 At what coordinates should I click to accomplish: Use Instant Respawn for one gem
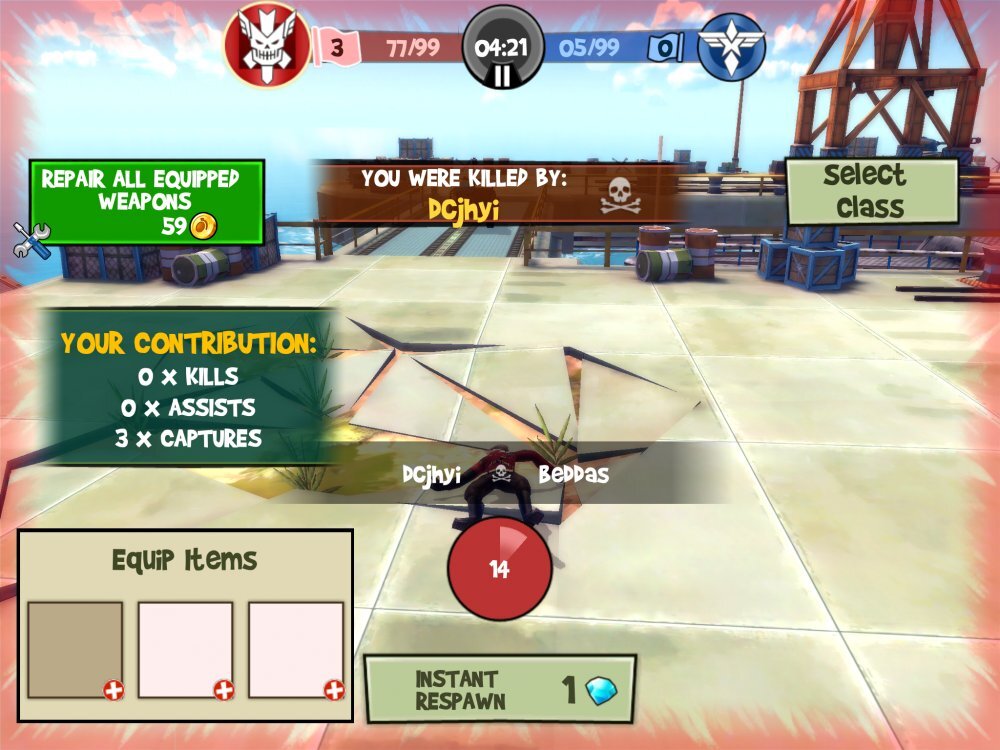[x=499, y=689]
